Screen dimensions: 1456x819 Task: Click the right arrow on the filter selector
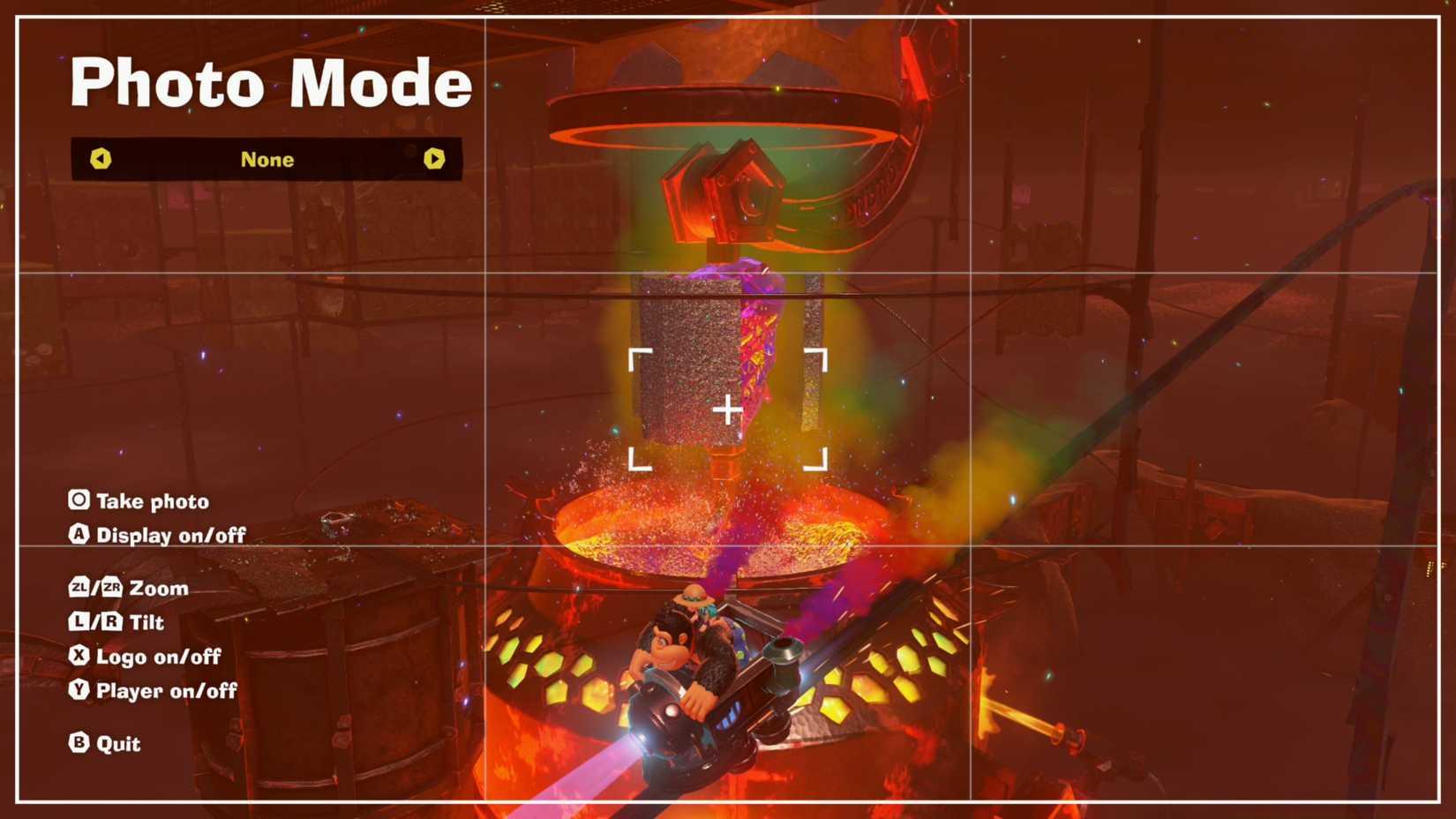coord(433,160)
